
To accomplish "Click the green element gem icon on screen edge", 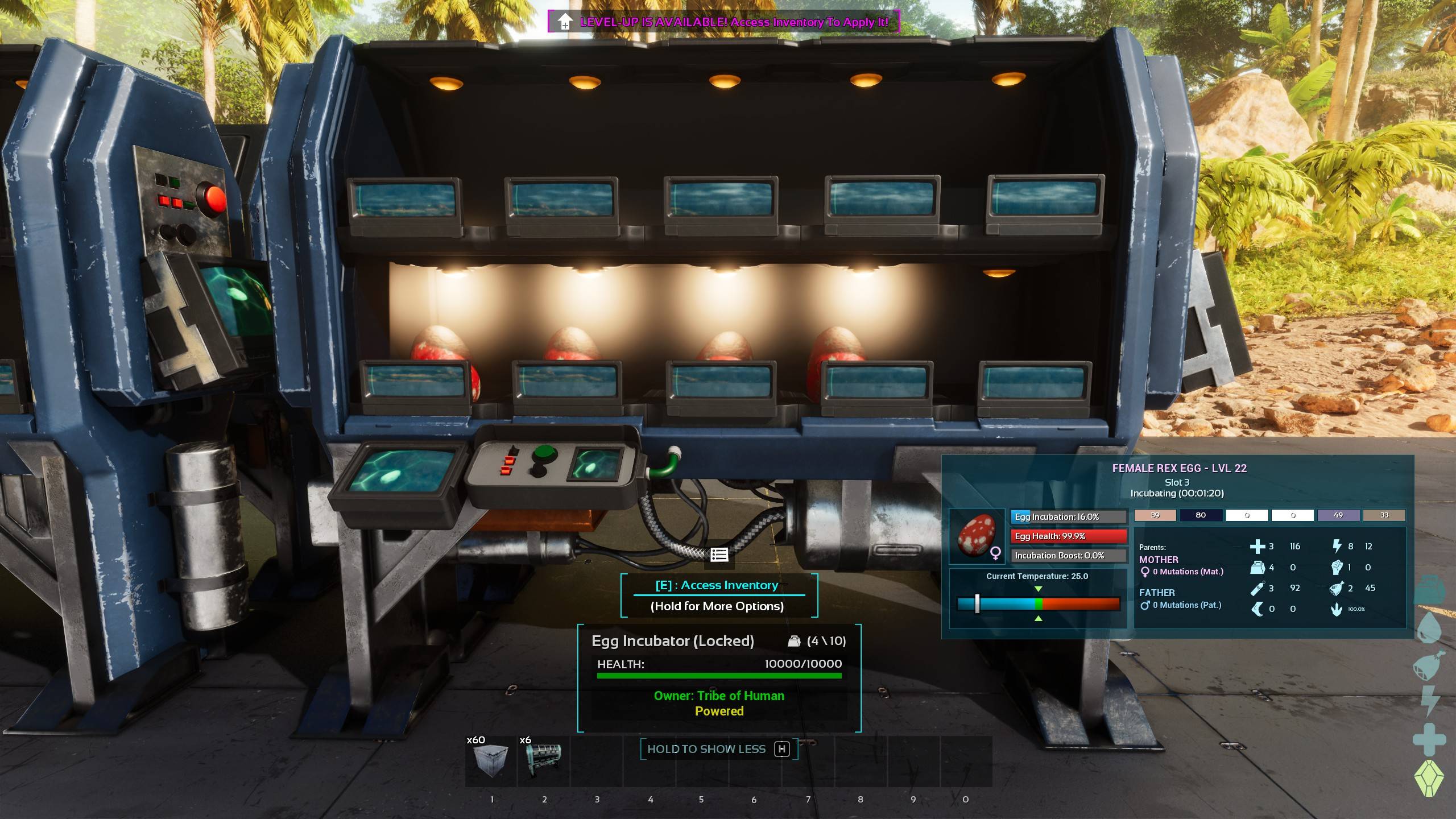I will (1429, 779).
